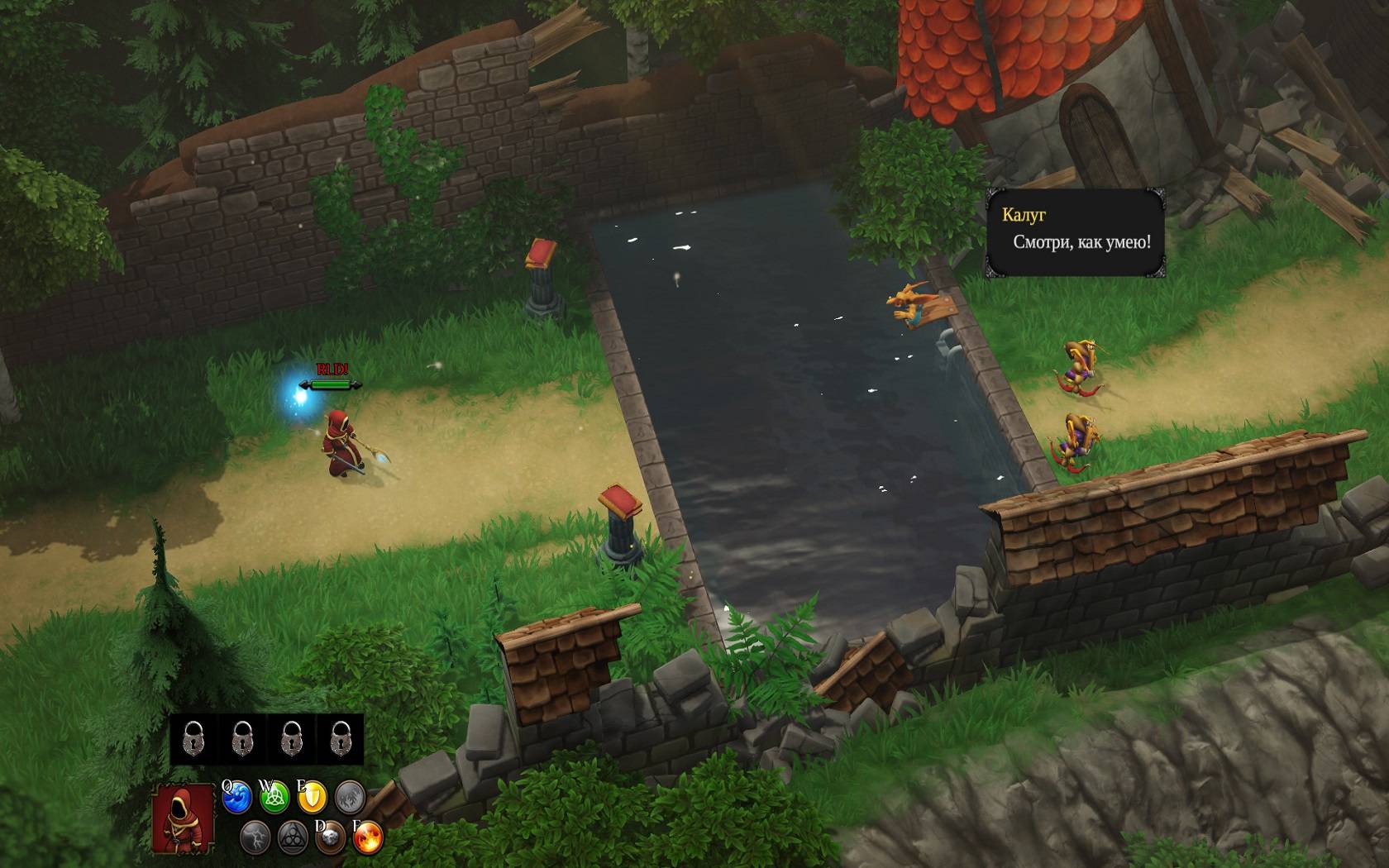The height and width of the screenshot is (868, 1389).
Task: Pick the green life element
Action: 274,799
